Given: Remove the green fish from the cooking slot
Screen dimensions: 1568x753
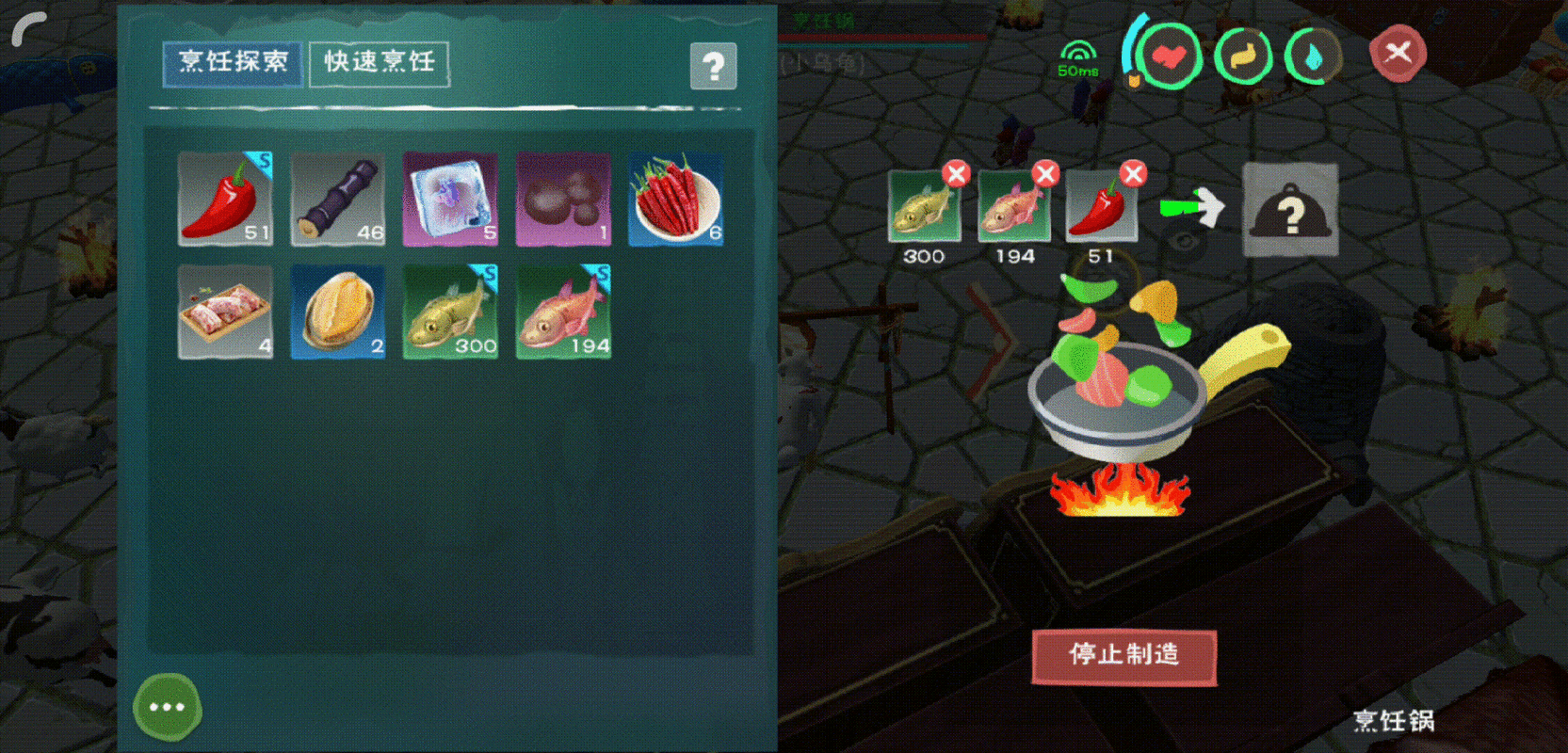Looking at the screenshot, I should (x=957, y=174).
